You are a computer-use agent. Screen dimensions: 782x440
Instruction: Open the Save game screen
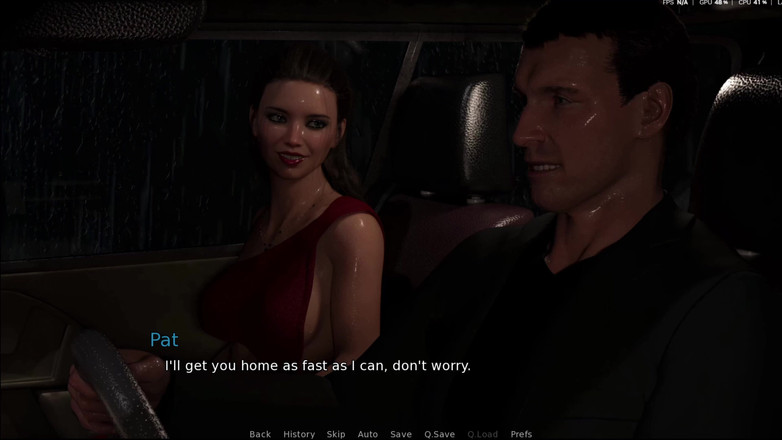pos(401,434)
